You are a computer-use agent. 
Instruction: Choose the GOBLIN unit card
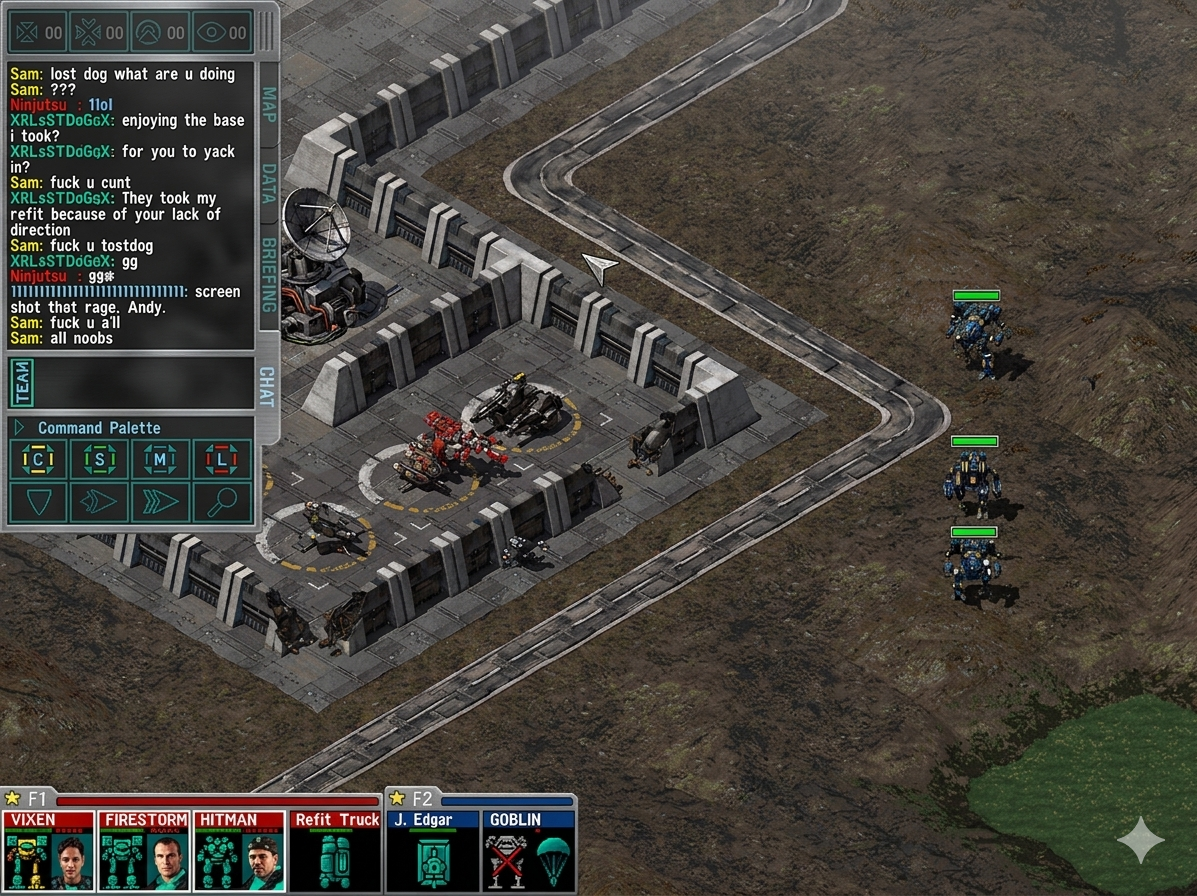[x=528, y=851]
